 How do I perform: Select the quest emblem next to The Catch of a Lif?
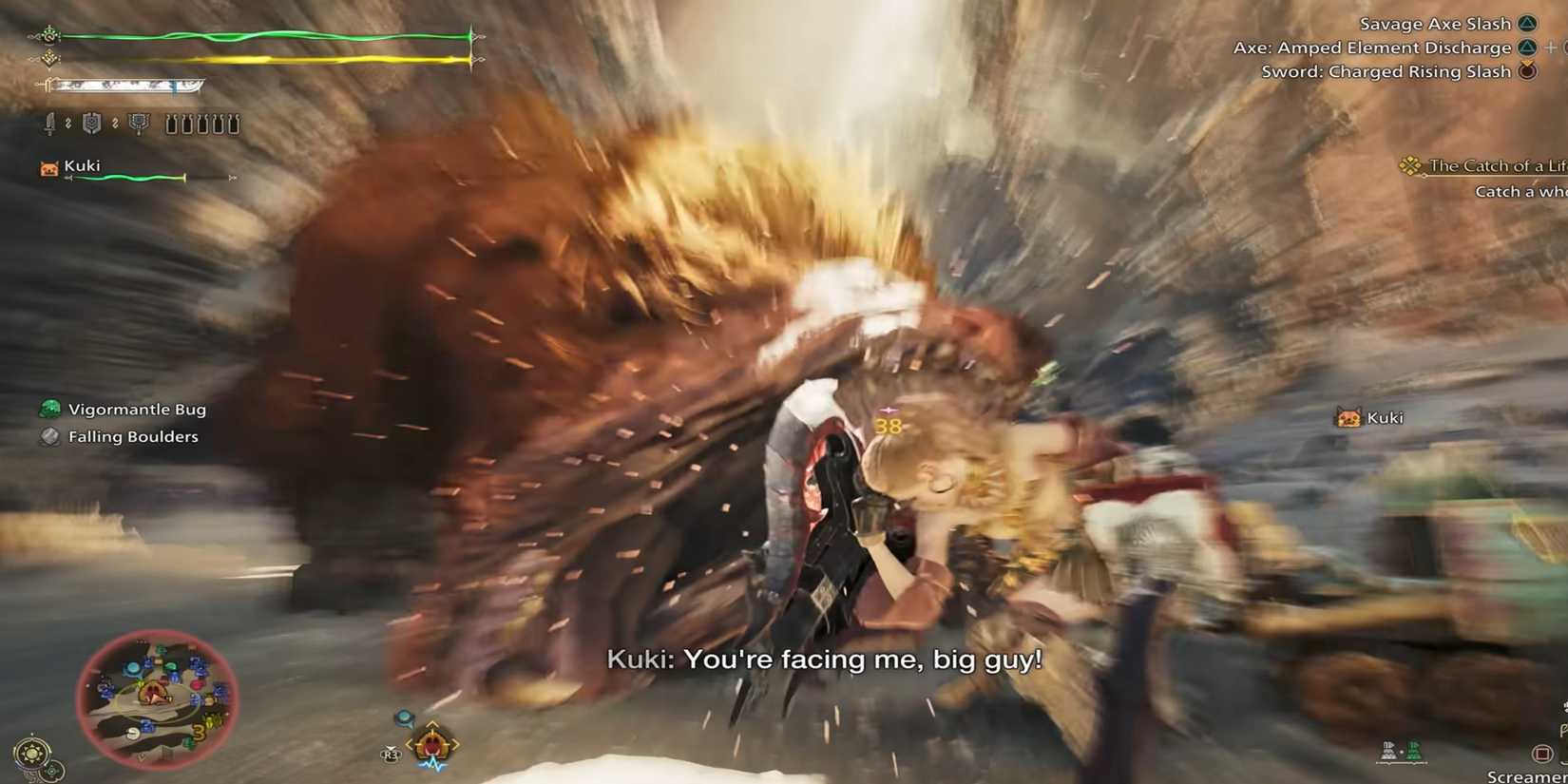click(x=1412, y=164)
